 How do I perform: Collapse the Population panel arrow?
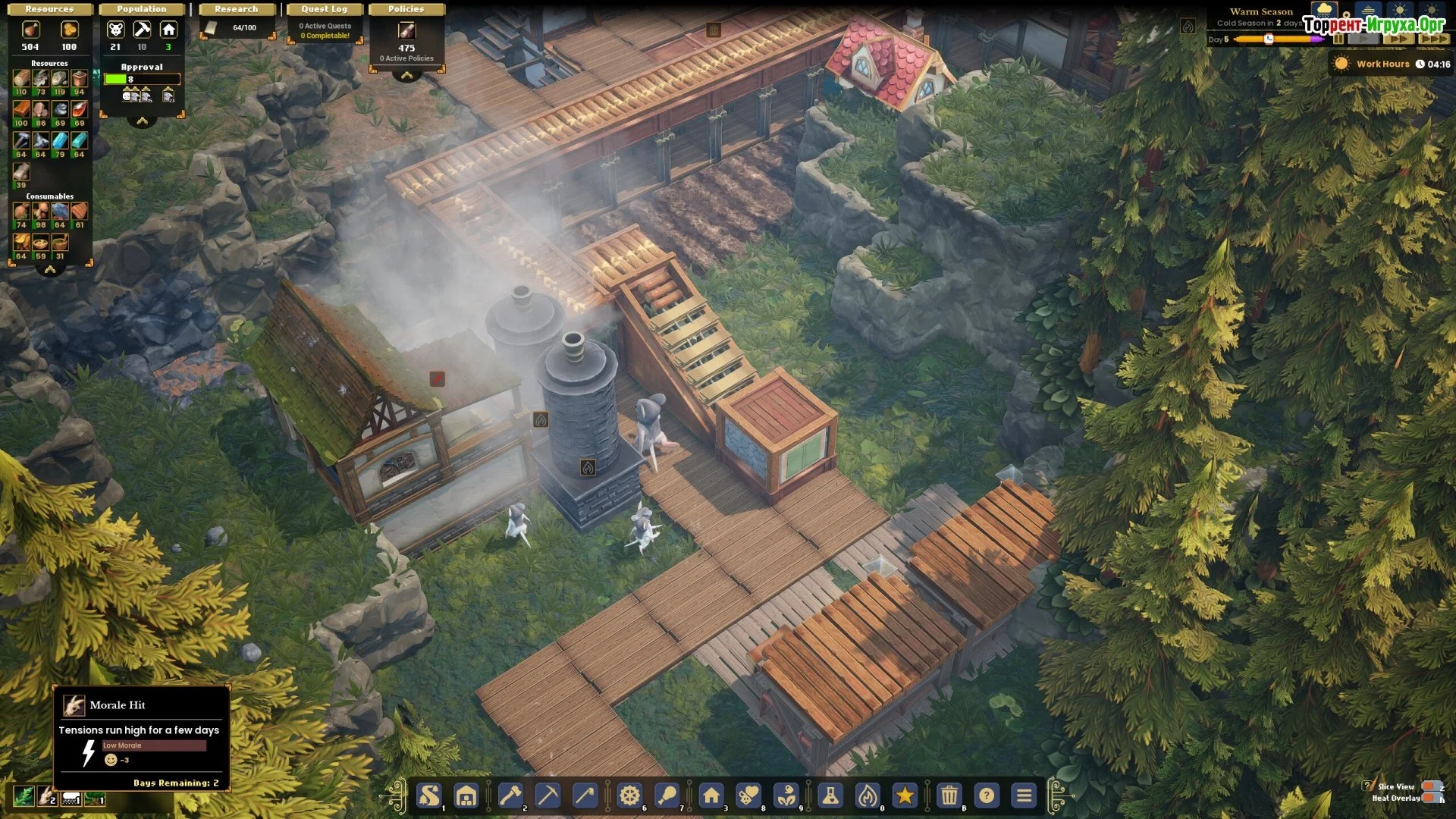[x=142, y=121]
